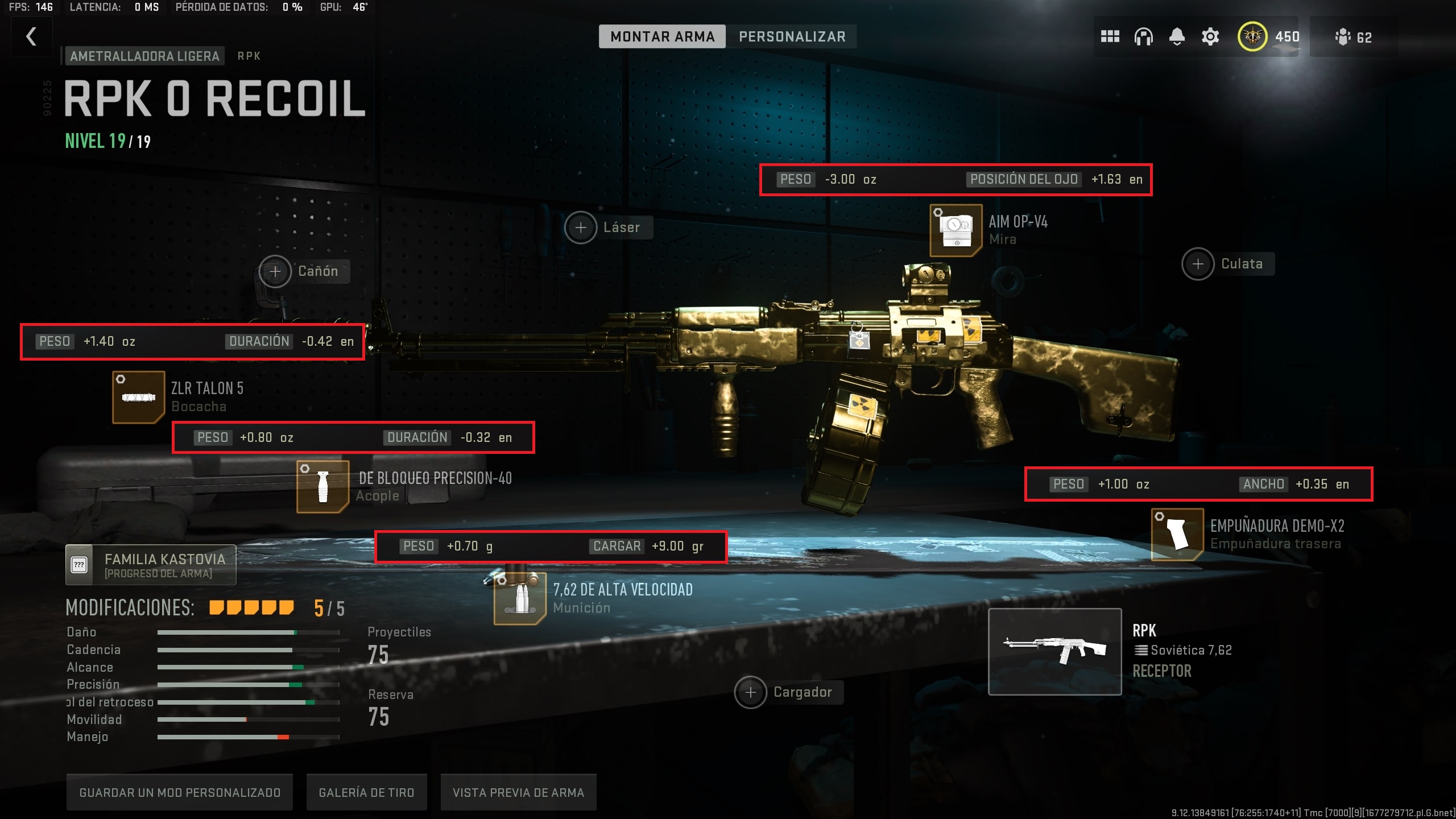Open the grid menu icon
The image size is (1456, 819).
tap(1110, 37)
